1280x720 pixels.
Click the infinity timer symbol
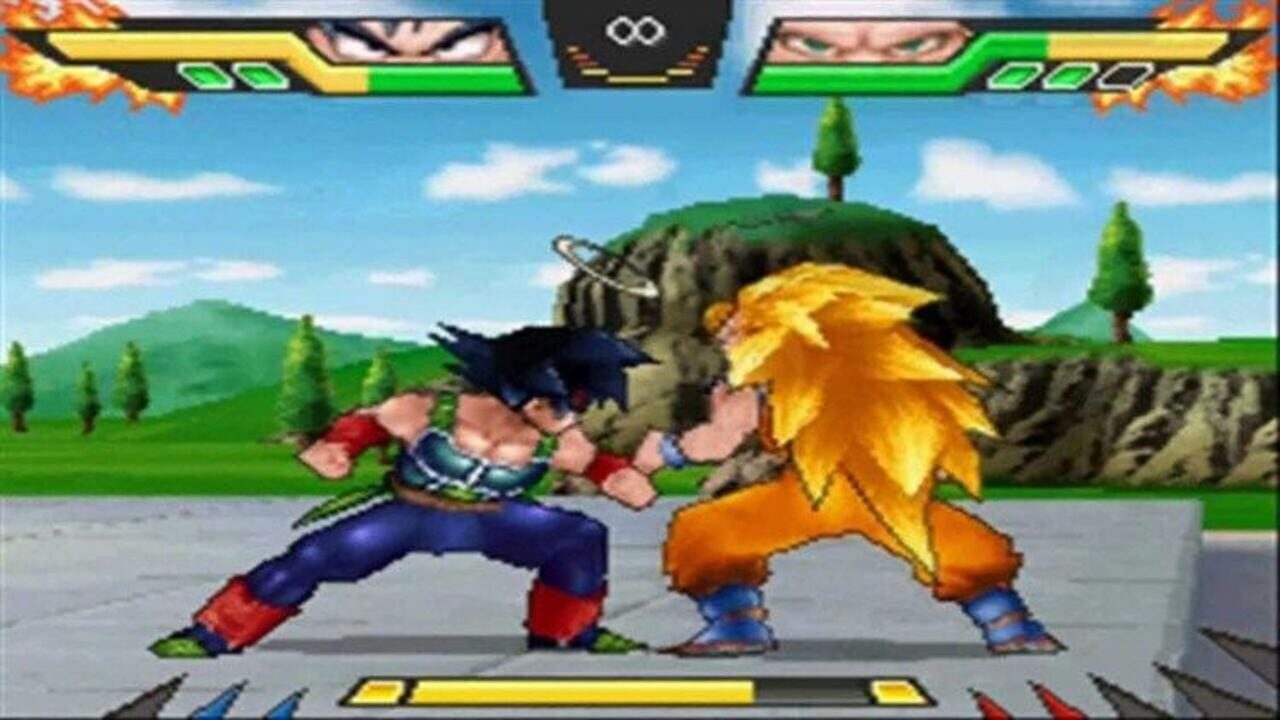pos(636,30)
